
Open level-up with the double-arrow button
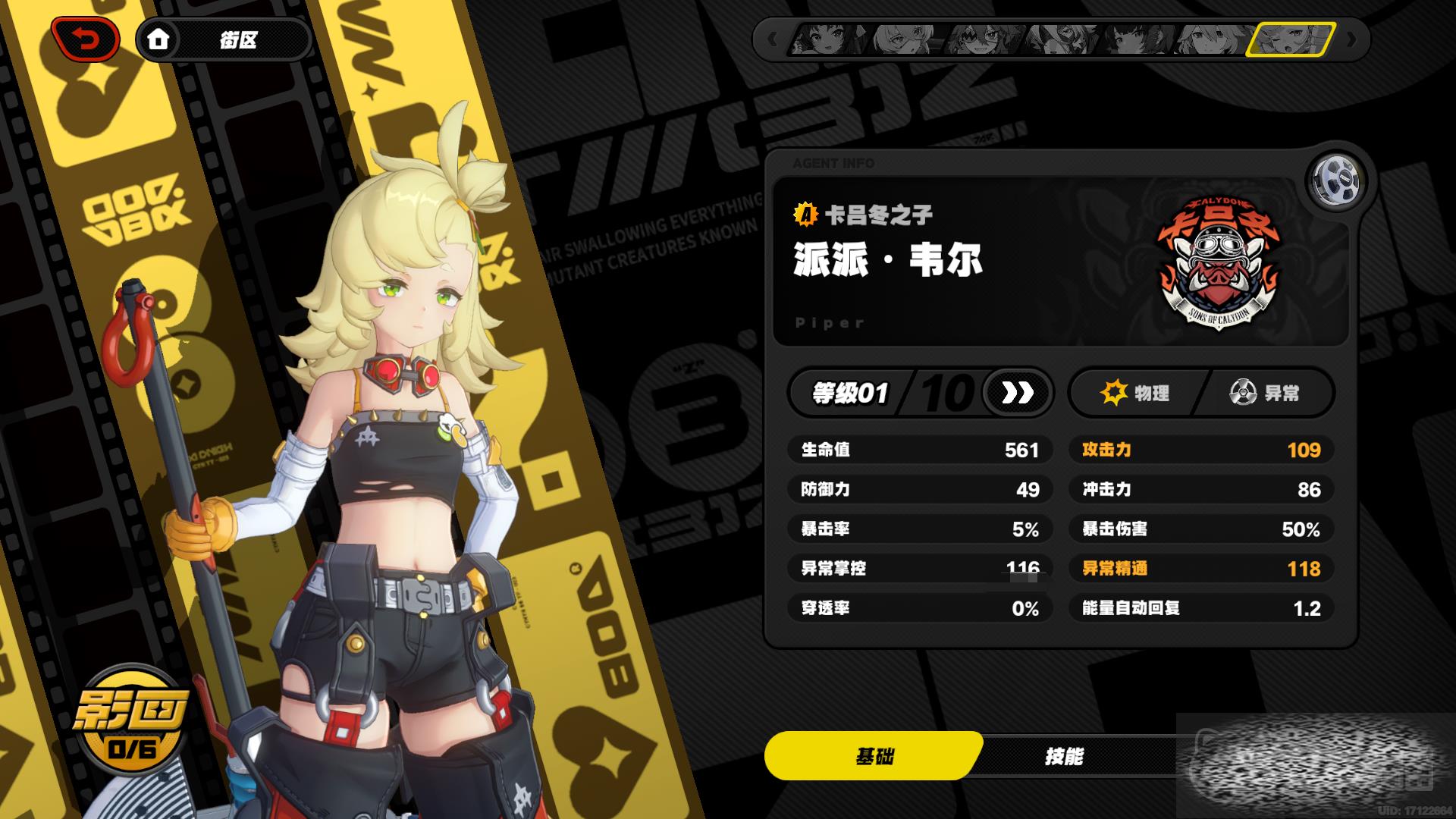(x=1017, y=393)
